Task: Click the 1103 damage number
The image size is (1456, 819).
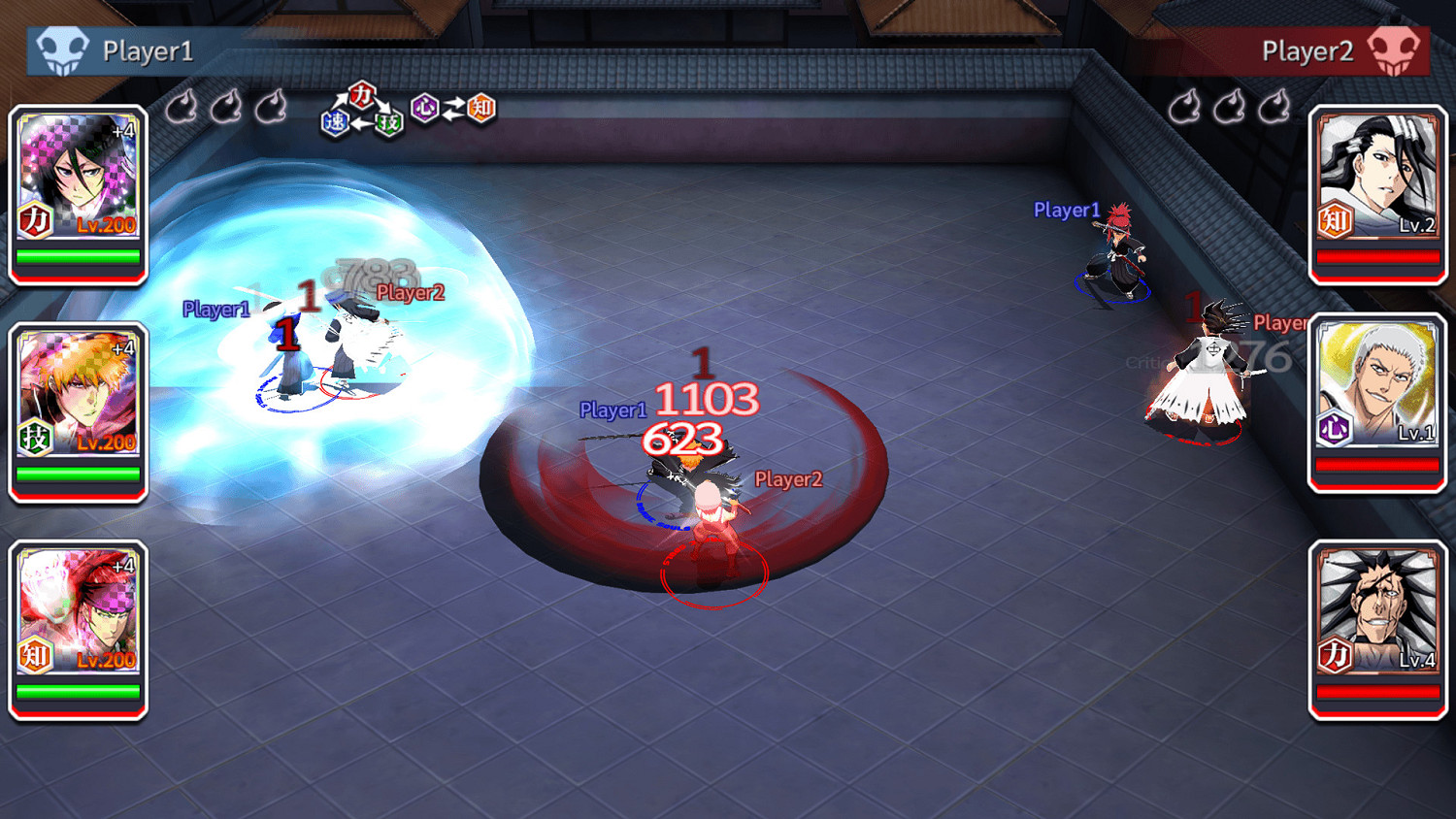Action: [x=705, y=400]
